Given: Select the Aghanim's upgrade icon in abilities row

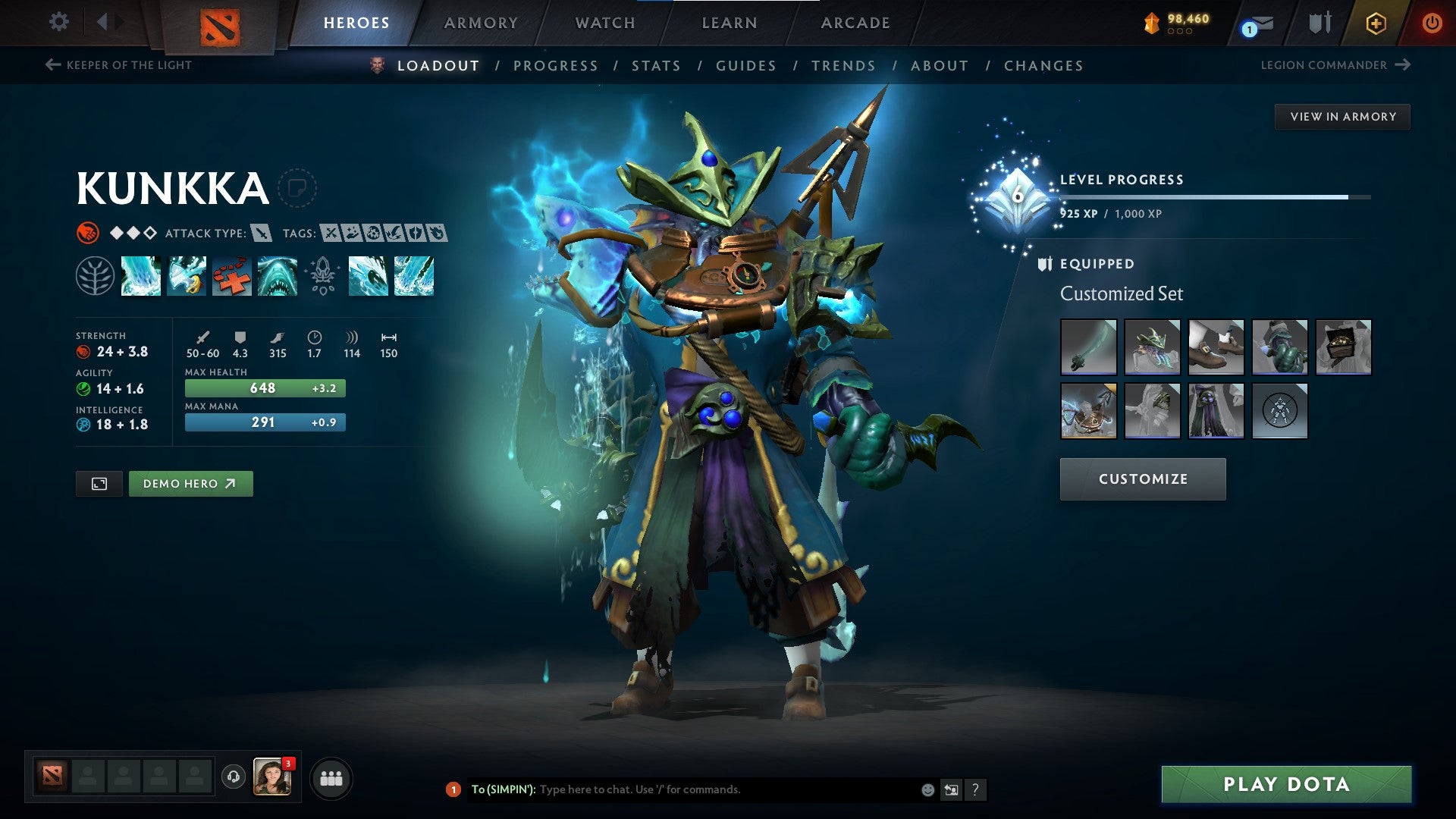Looking at the screenshot, I should 322,277.
